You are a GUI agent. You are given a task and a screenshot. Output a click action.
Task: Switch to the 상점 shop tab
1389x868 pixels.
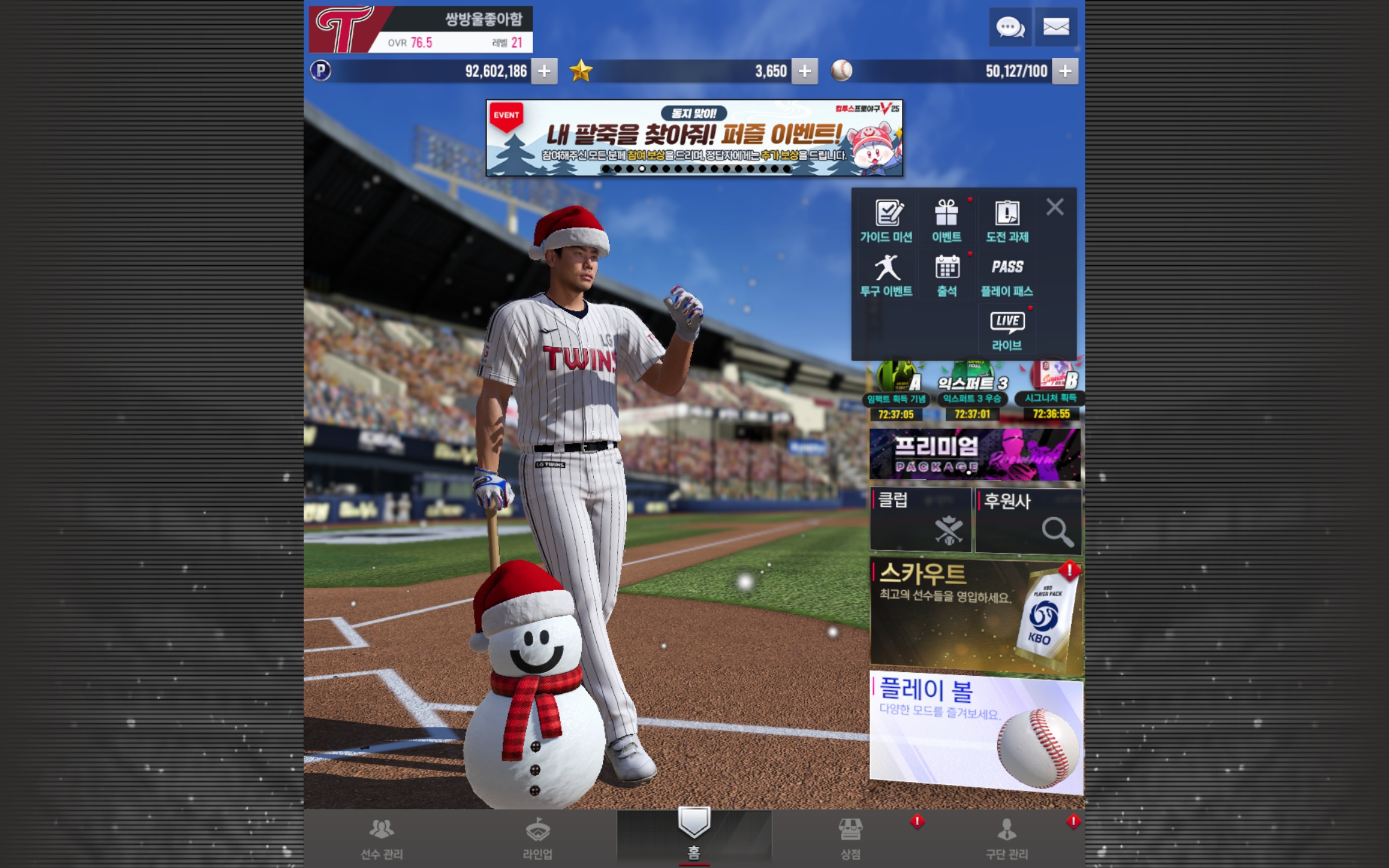[850, 838]
